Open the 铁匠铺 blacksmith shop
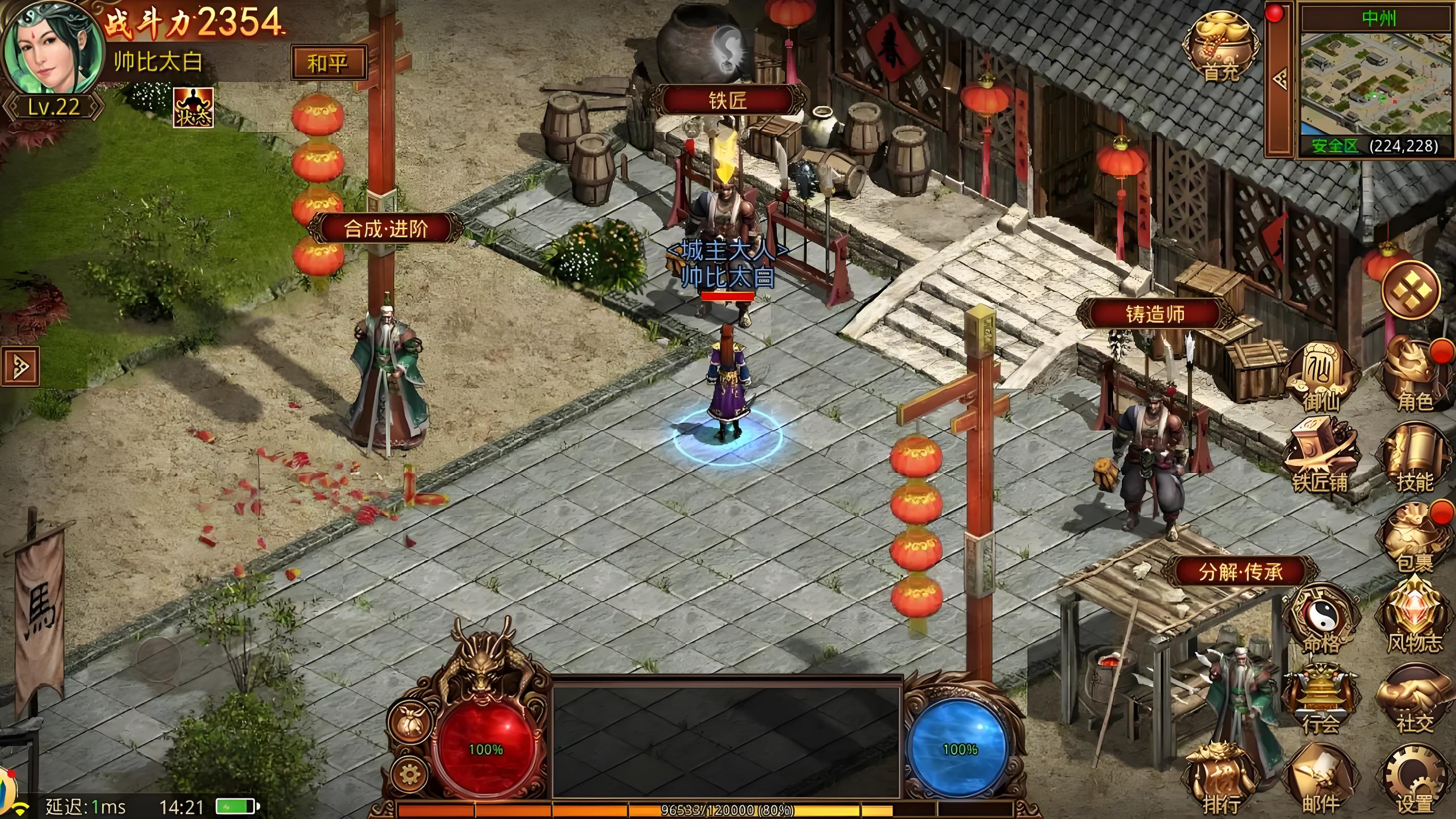The image size is (1456, 819). [x=1320, y=456]
